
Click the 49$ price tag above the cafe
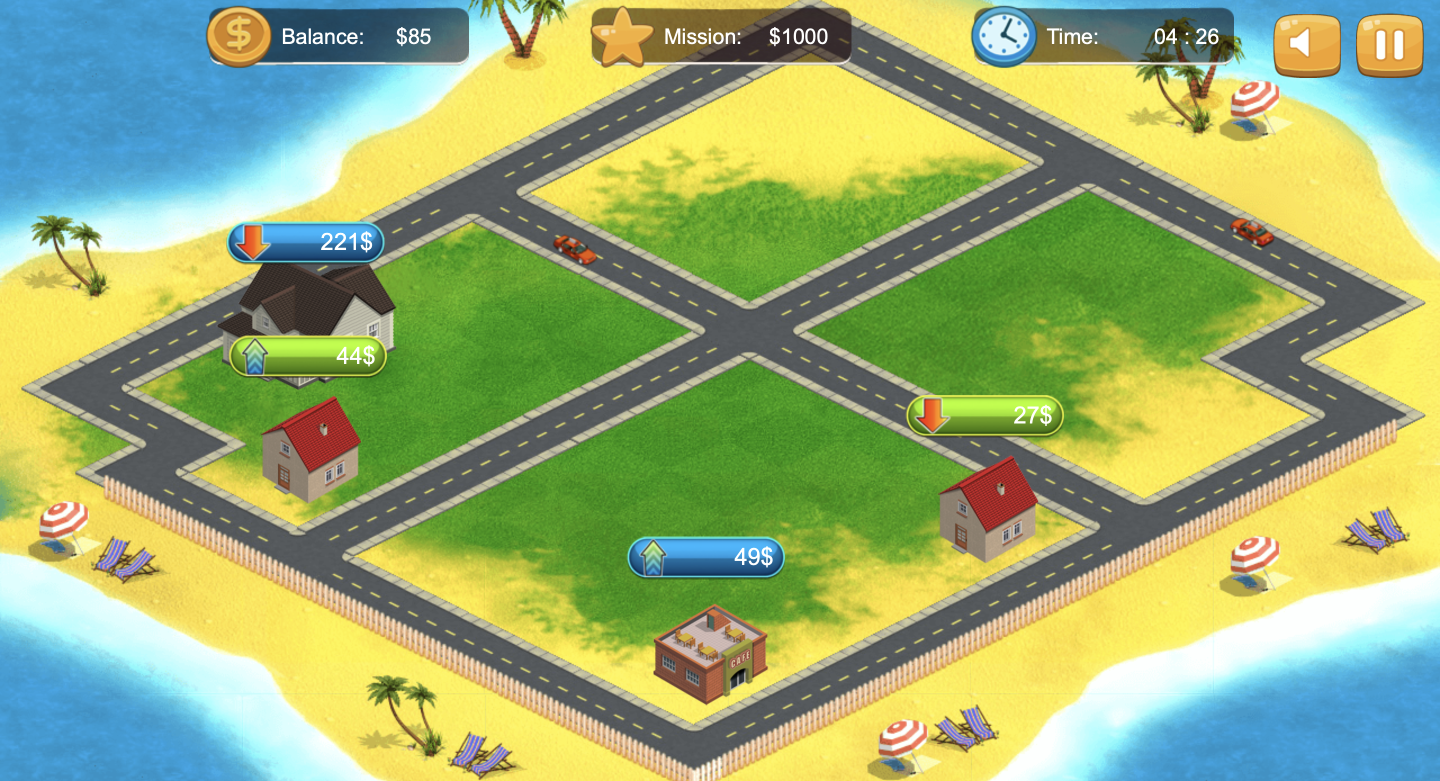[x=706, y=557]
